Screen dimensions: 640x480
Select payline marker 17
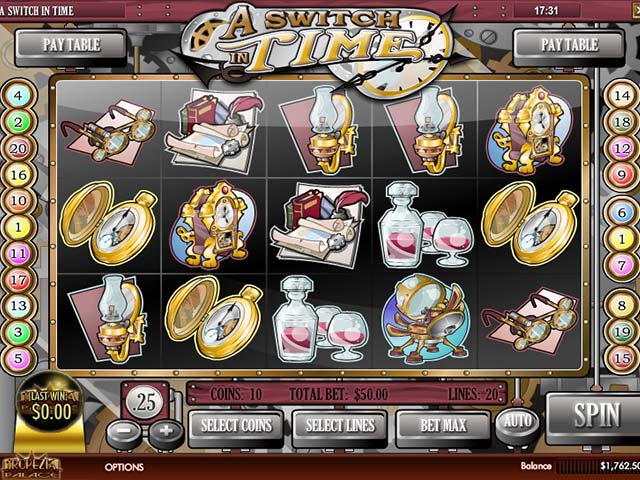point(19,280)
